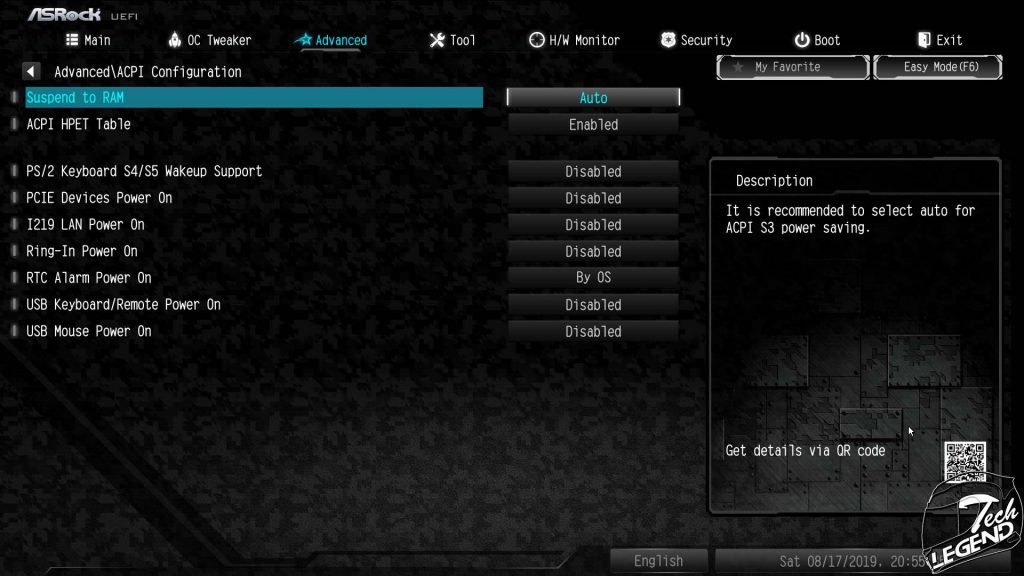Select the I219 LAN Power On setting
This screenshot has width=1024, height=576.
coord(85,225)
